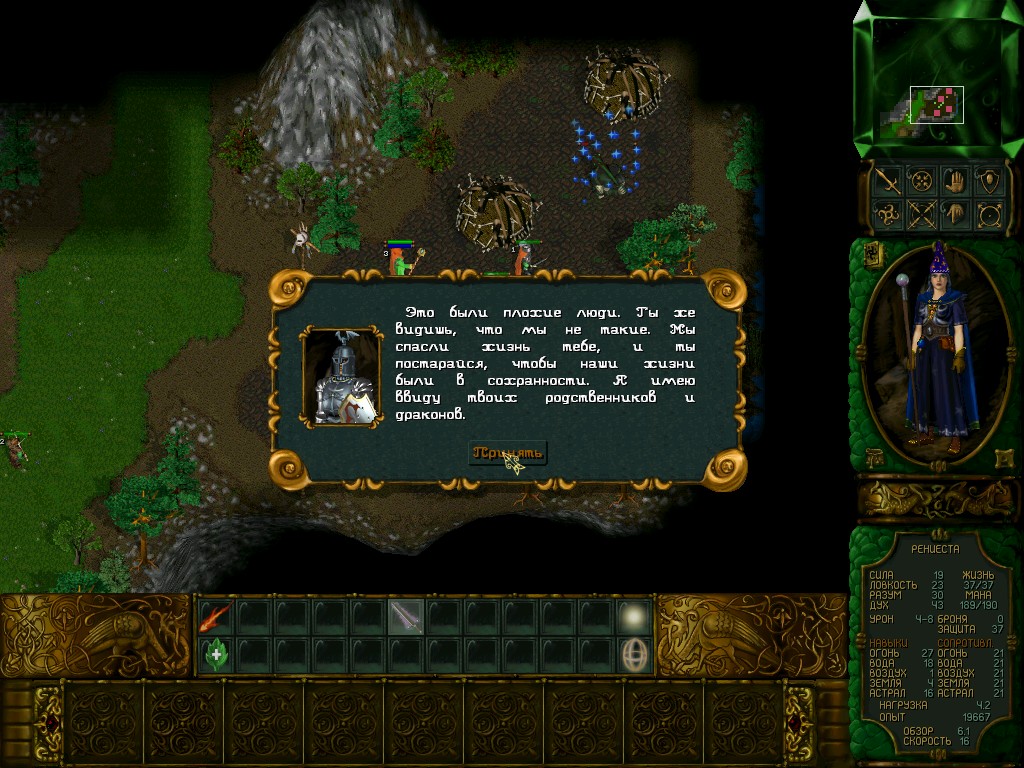Image resolution: width=1024 pixels, height=768 pixels.
Task: Activate the inward arrows circle command
Action: click(920, 181)
